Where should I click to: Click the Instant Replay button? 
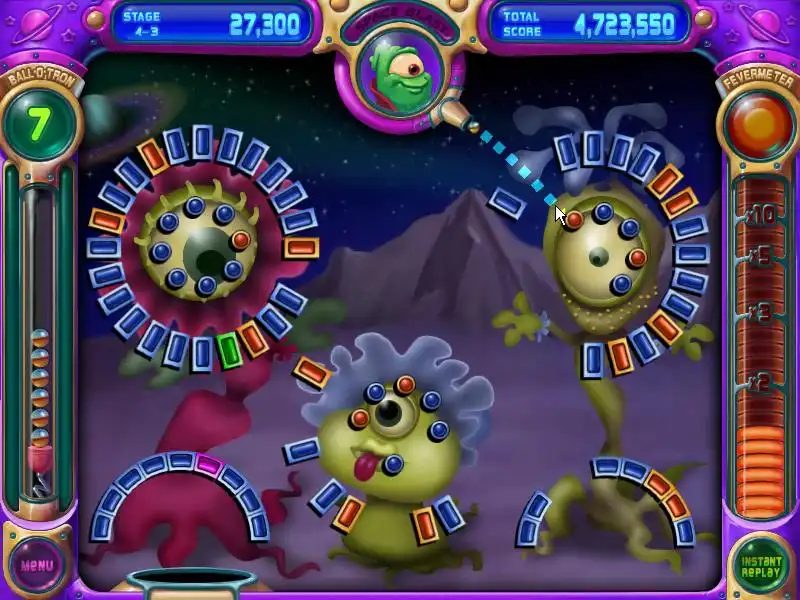click(x=761, y=564)
